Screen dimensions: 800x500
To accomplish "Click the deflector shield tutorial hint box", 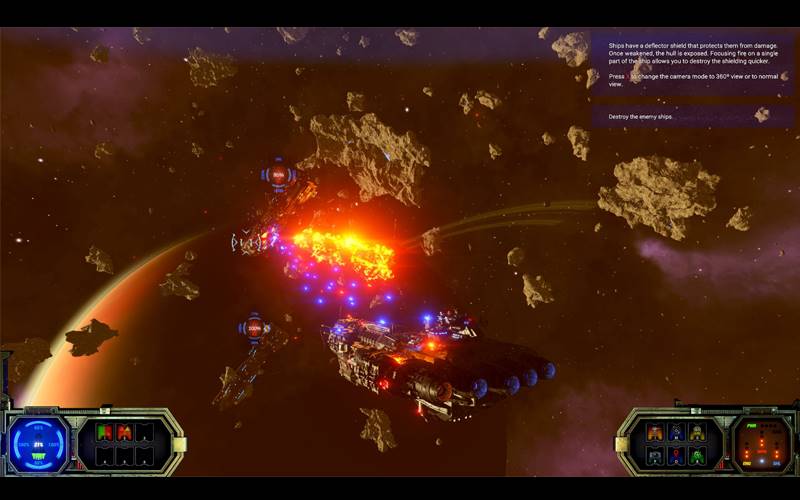I will coord(690,63).
